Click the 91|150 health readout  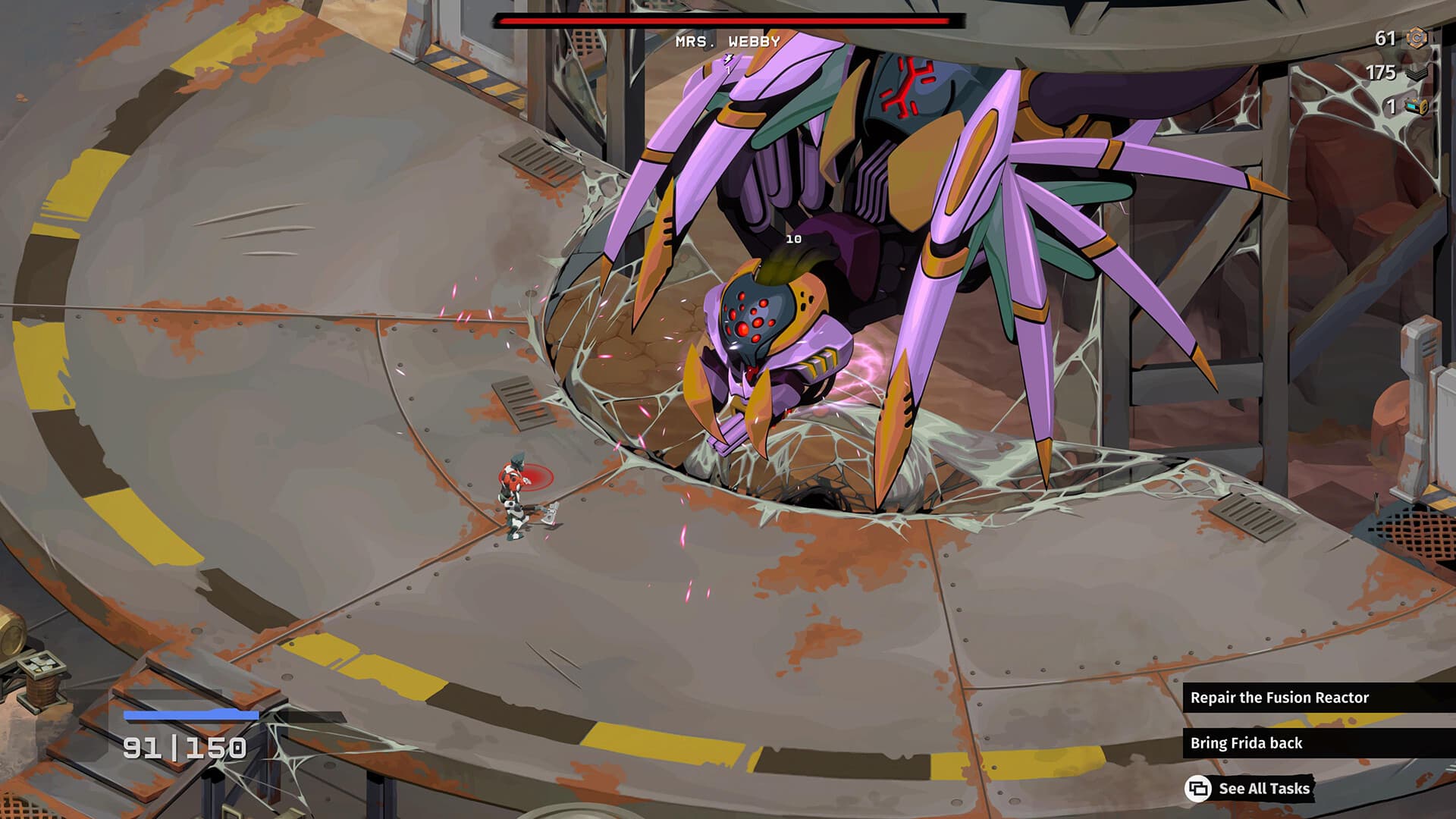click(x=186, y=747)
